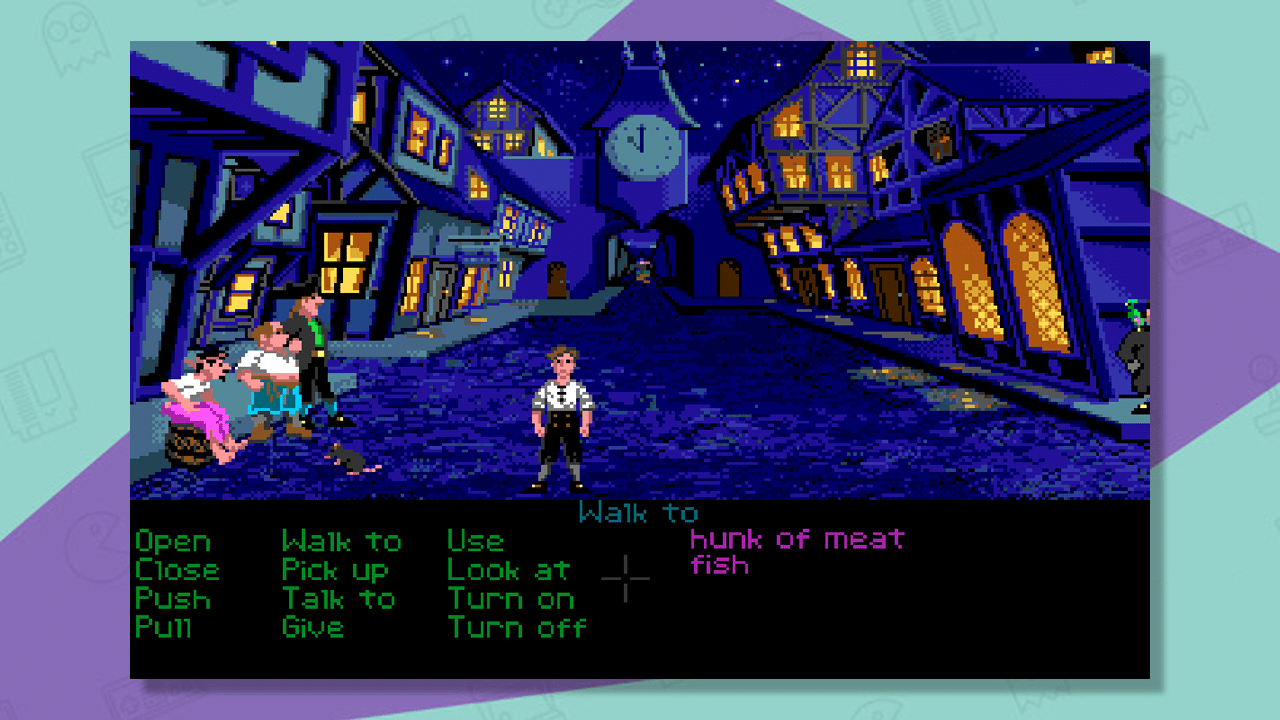Choose the Turn on verb
This screenshot has height=720, width=1280.
click(512, 600)
